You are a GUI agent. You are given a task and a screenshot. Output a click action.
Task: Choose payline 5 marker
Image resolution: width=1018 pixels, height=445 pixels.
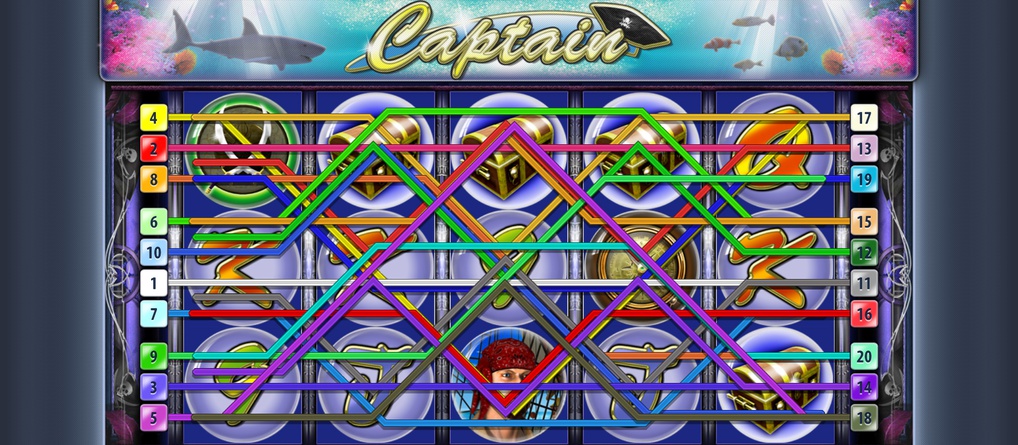pyautogui.click(x=154, y=416)
